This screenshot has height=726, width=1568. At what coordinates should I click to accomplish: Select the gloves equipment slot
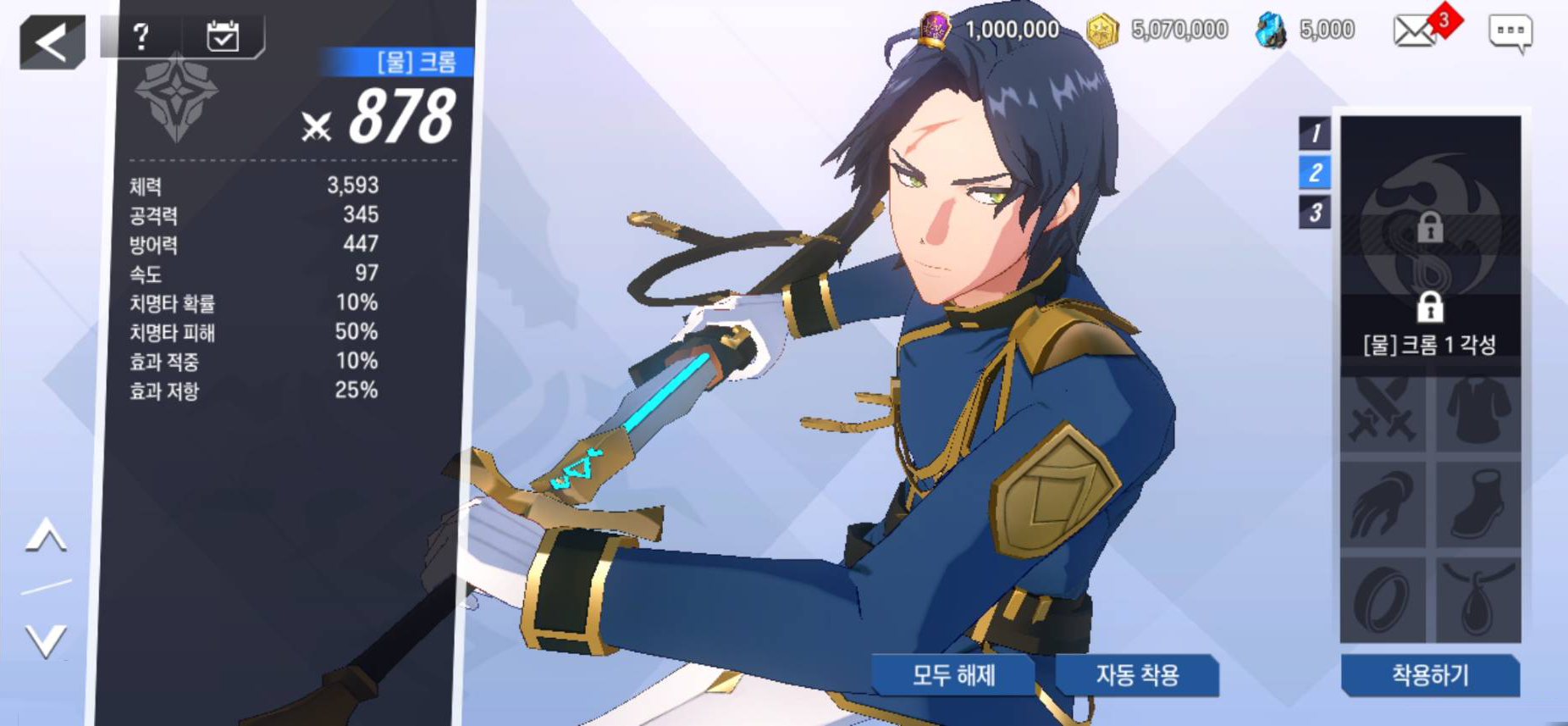1383,507
